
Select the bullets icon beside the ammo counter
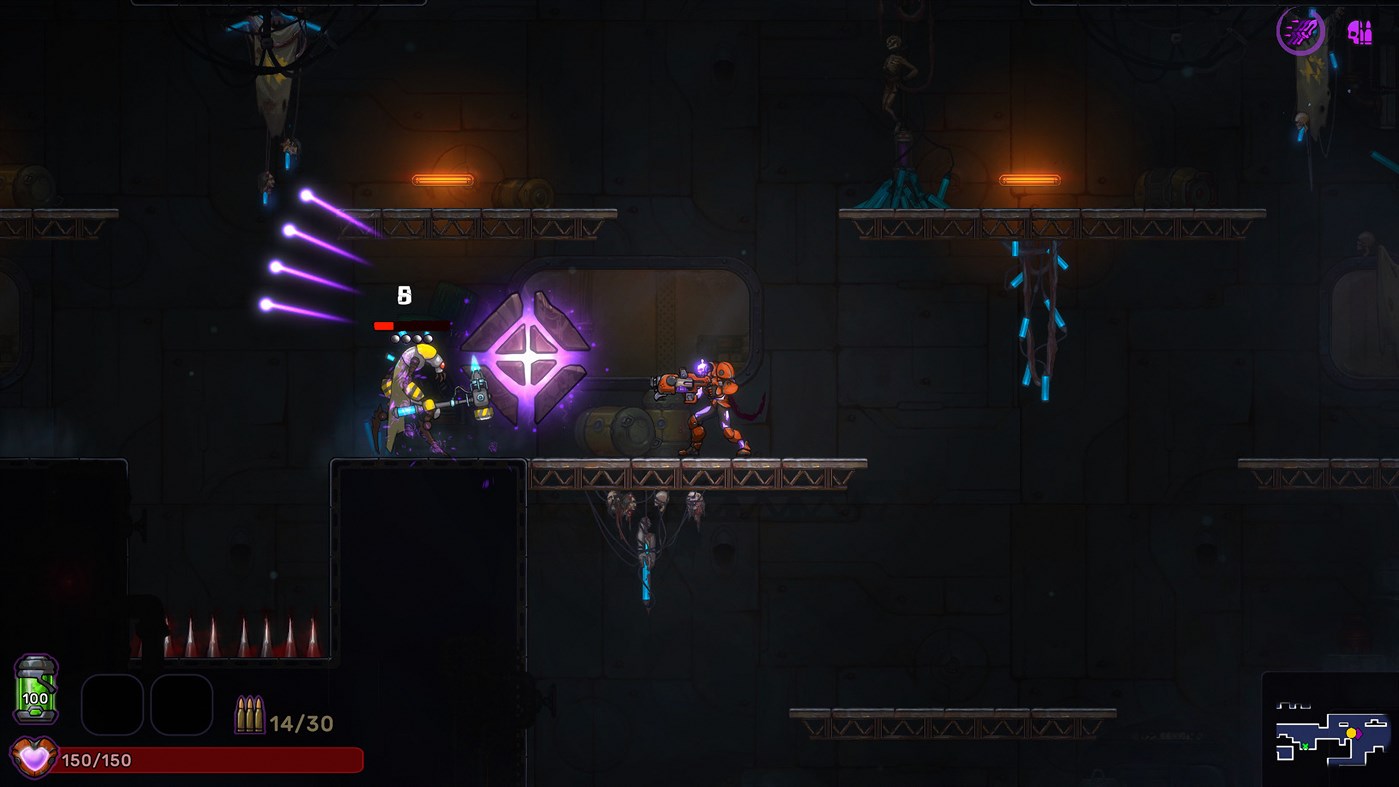pyautogui.click(x=248, y=714)
